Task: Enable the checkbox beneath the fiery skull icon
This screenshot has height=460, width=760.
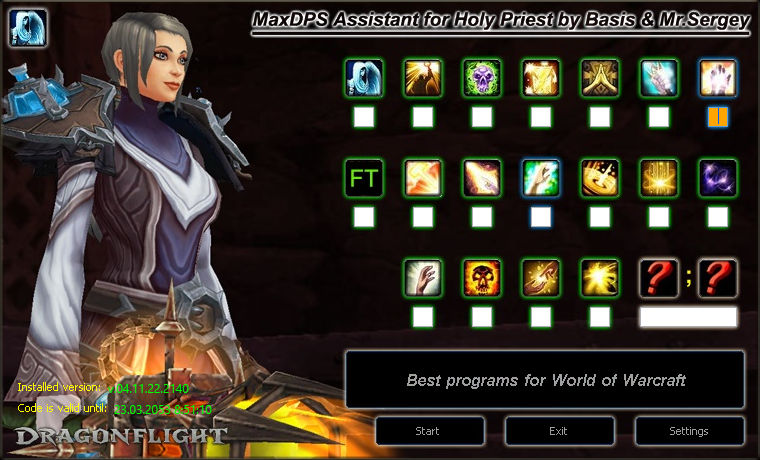Action: [x=482, y=317]
